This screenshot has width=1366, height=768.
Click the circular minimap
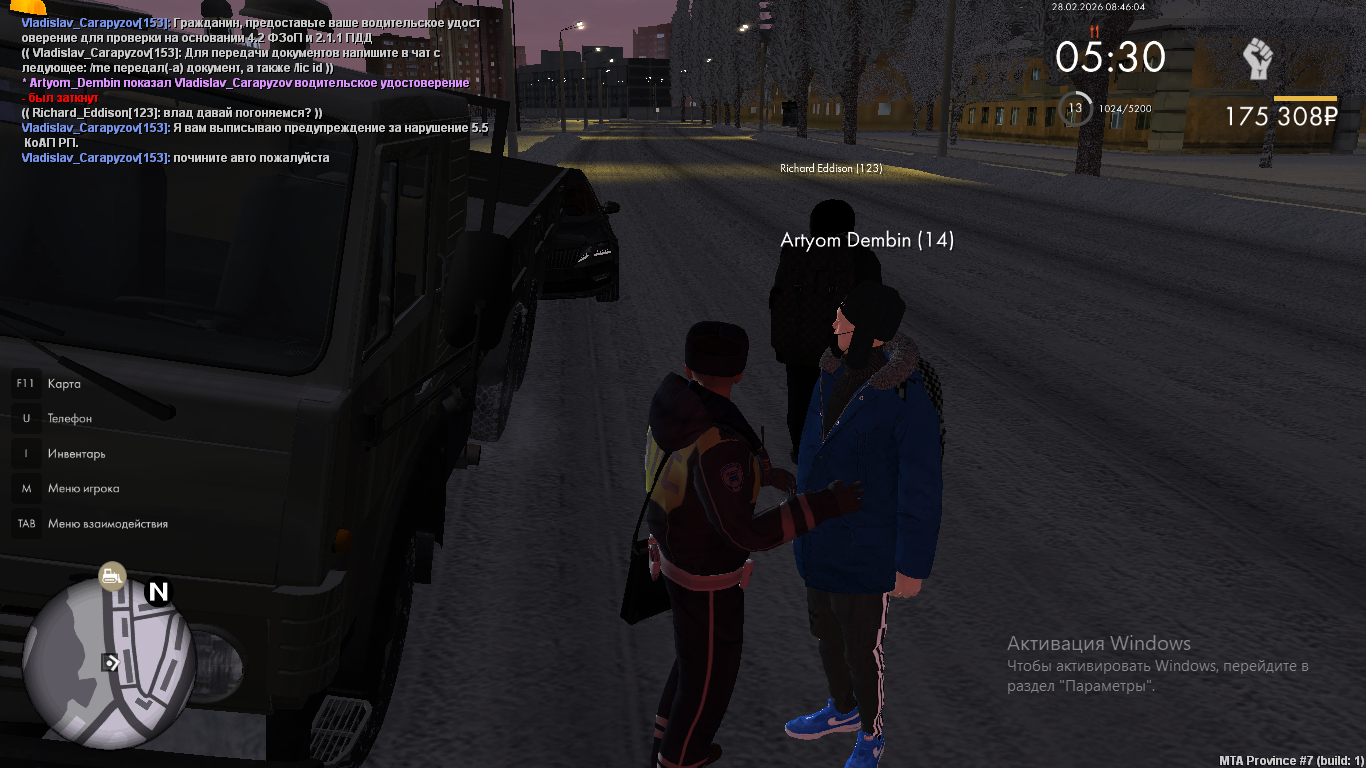click(108, 660)
